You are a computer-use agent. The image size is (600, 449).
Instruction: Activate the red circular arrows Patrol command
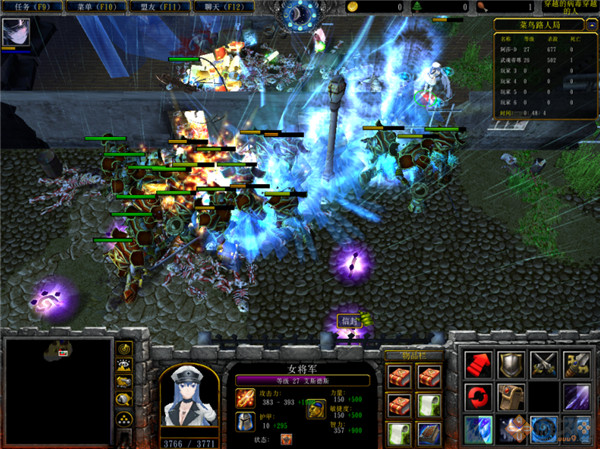point(476,397)
